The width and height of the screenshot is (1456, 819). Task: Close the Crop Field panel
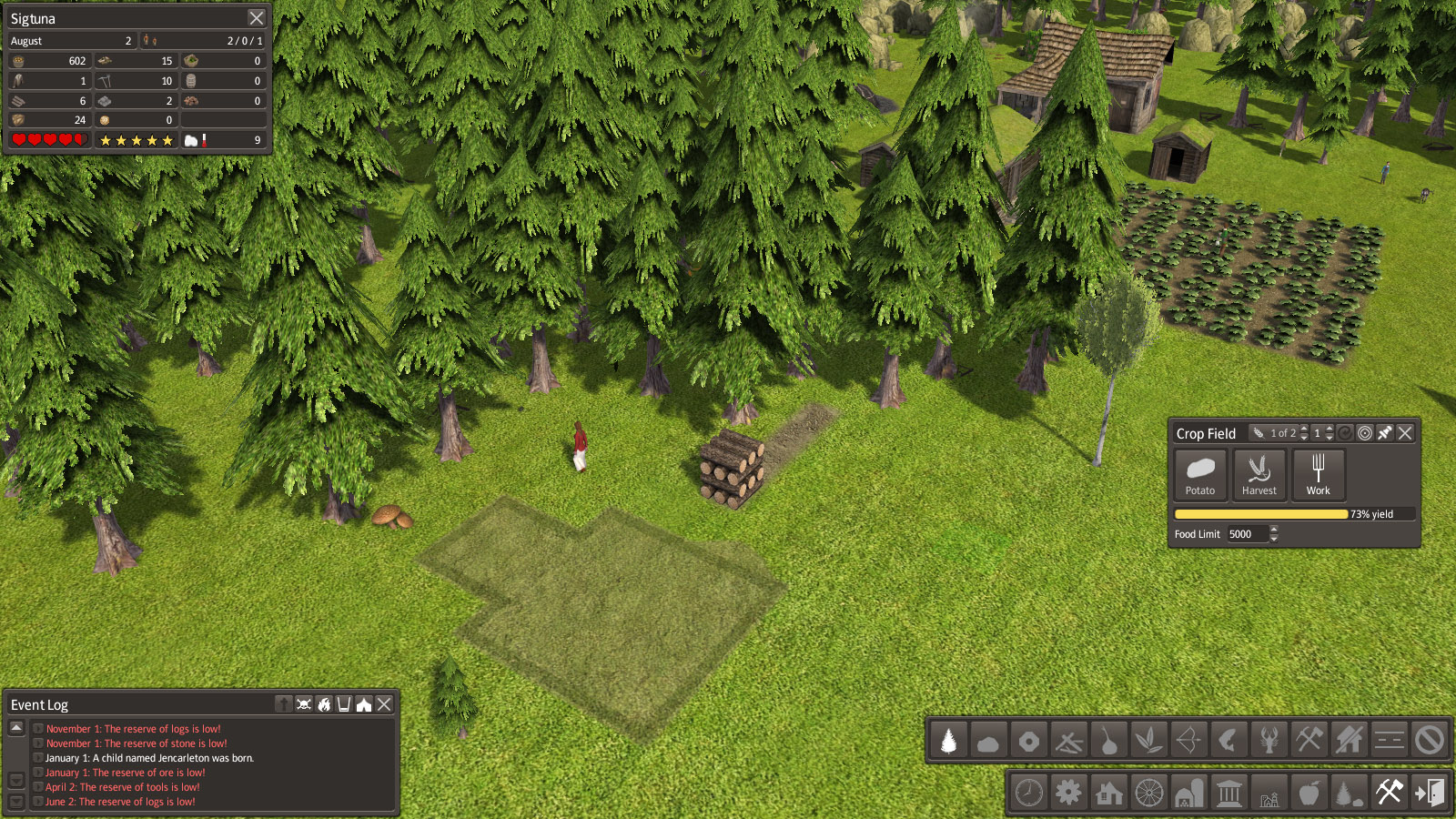click(1405, 433)
